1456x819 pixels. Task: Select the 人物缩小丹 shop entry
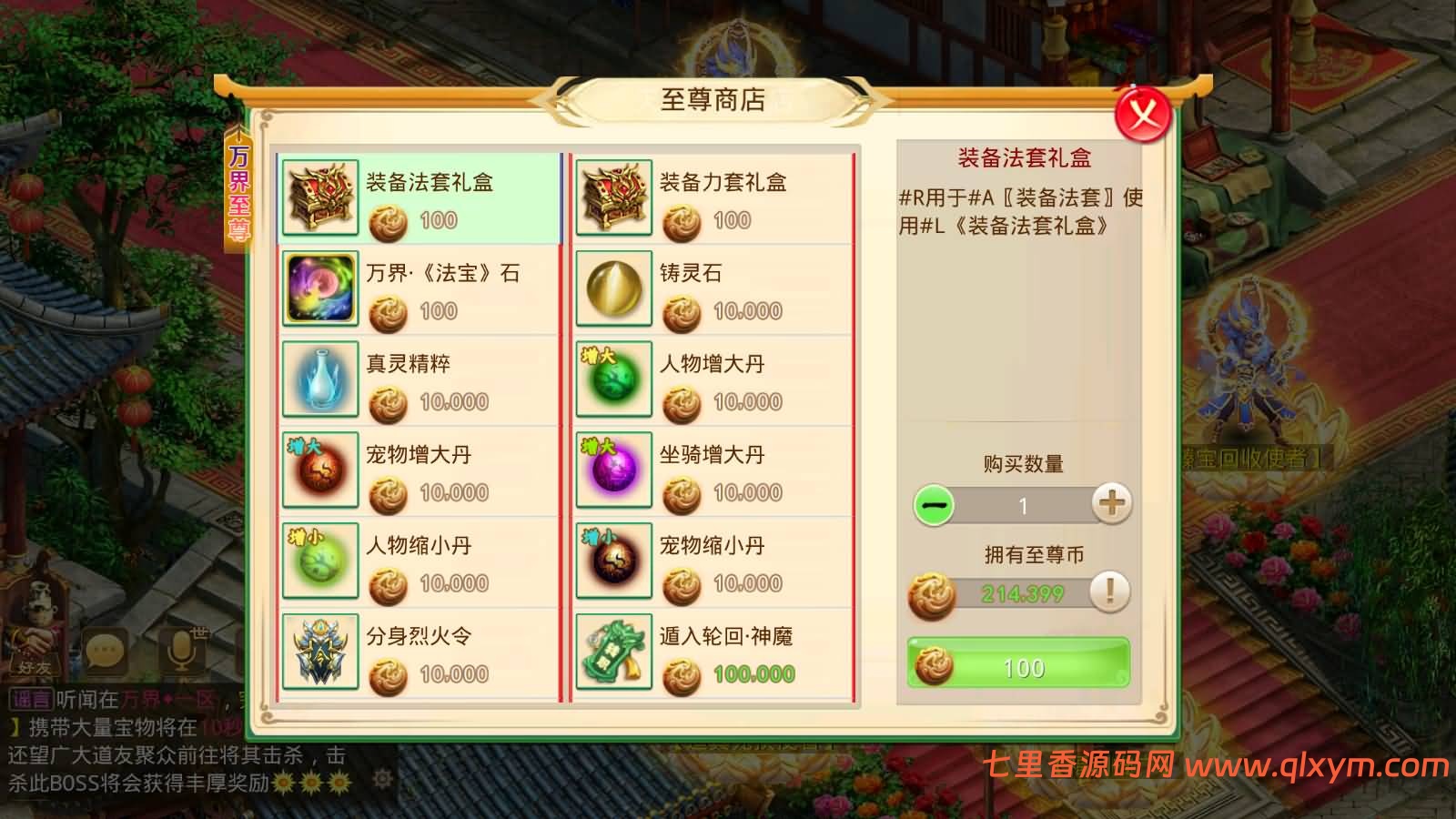coord(419,561)
